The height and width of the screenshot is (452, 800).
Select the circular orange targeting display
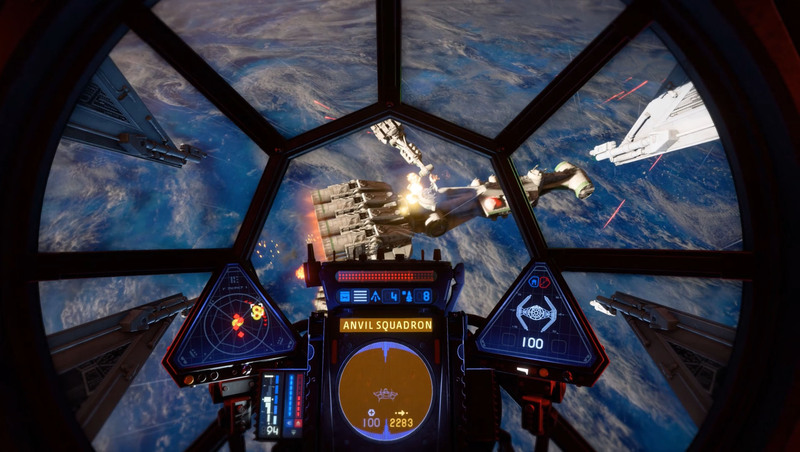pos(385,388)
